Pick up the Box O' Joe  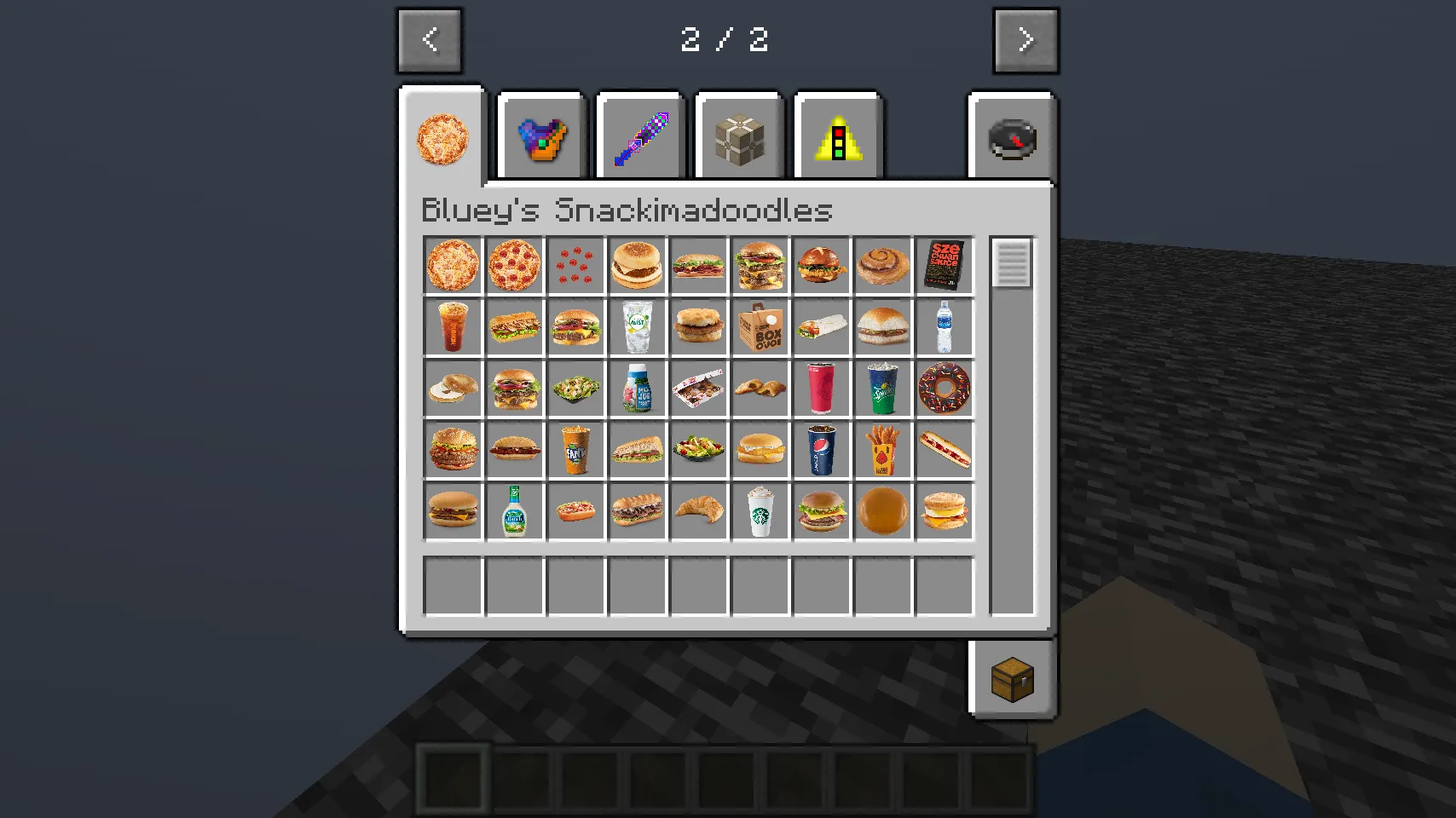760,328
